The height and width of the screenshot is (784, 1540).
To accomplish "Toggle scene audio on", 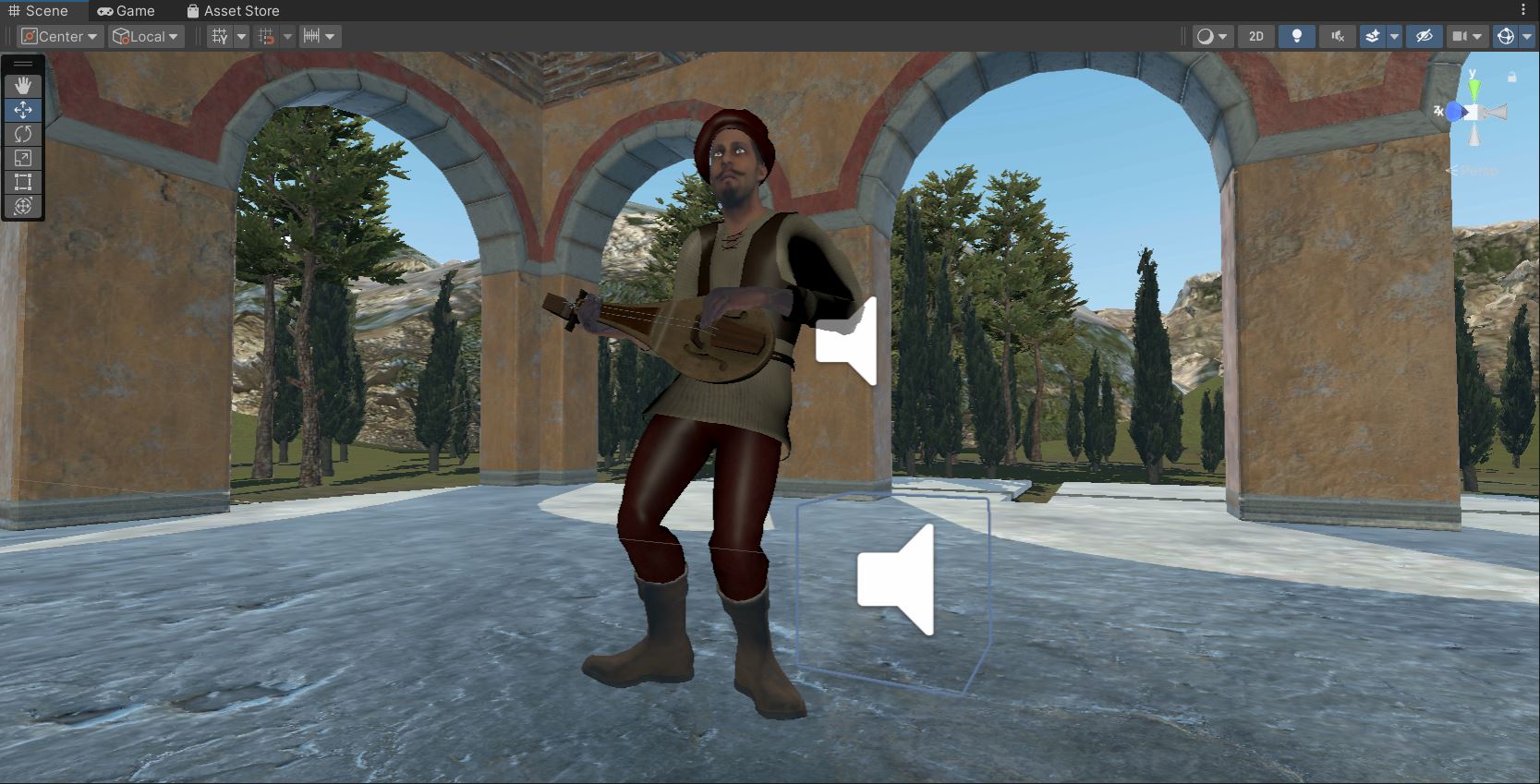I will pyautogui.click(x=1337, y=36).
